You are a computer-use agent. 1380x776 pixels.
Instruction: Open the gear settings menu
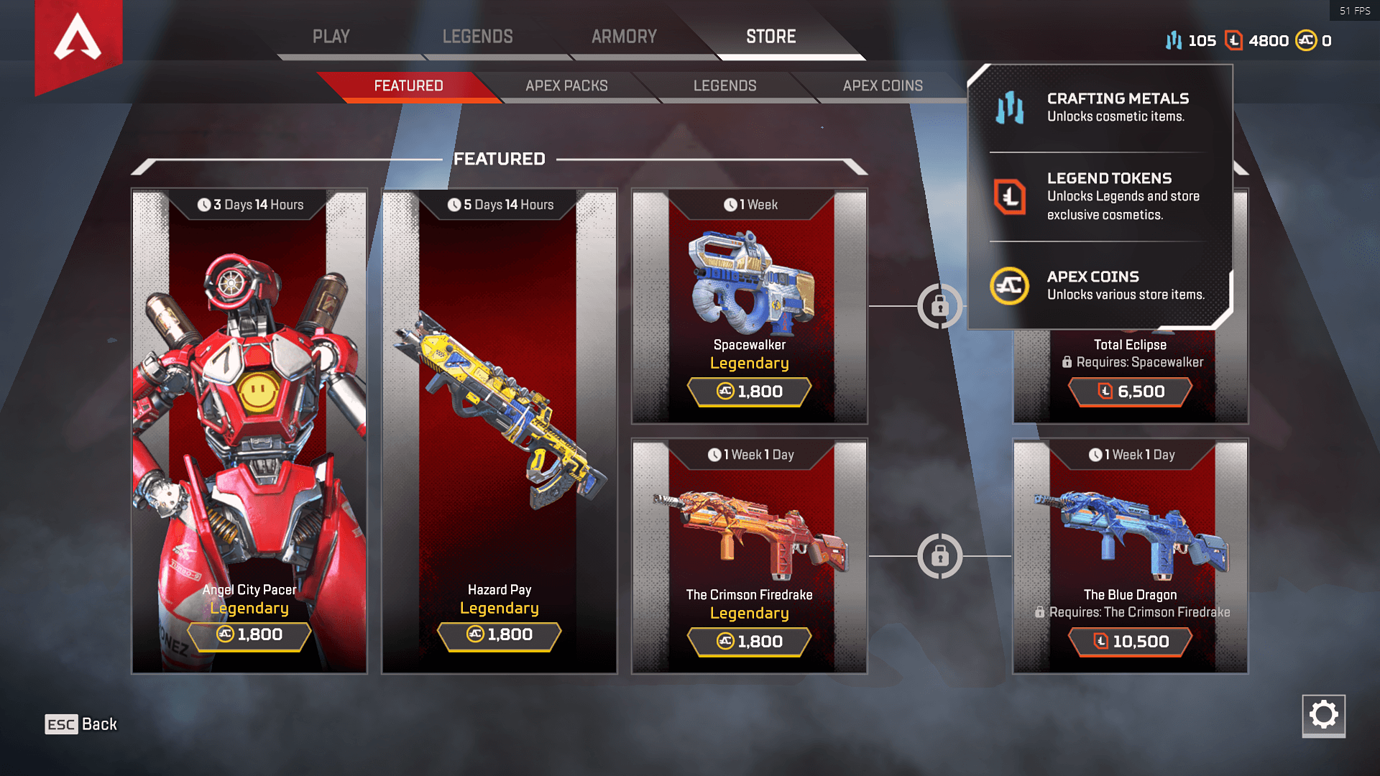1323,715
